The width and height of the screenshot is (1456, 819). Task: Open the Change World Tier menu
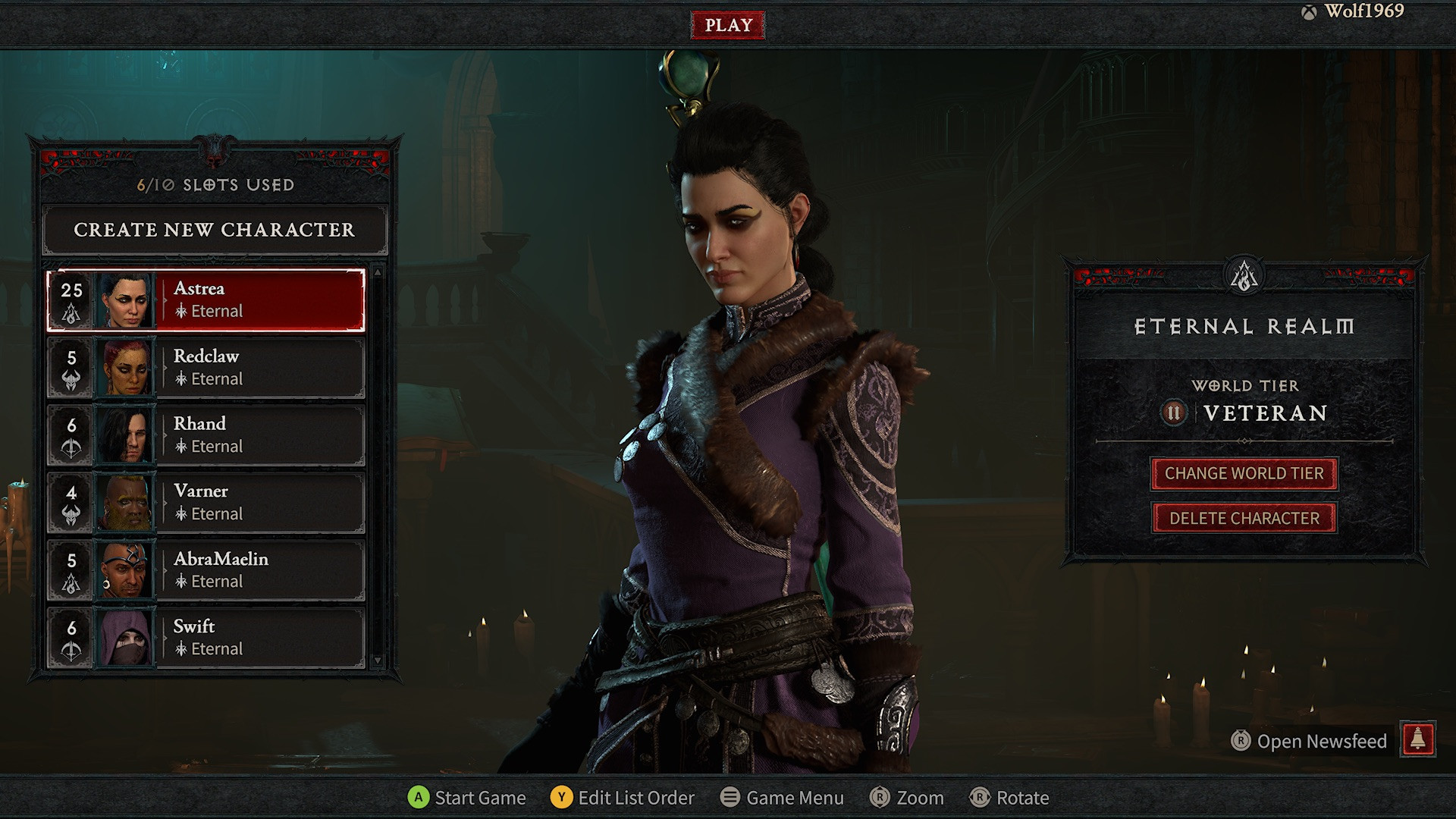pyautogui.click(x=1244, y=474)
